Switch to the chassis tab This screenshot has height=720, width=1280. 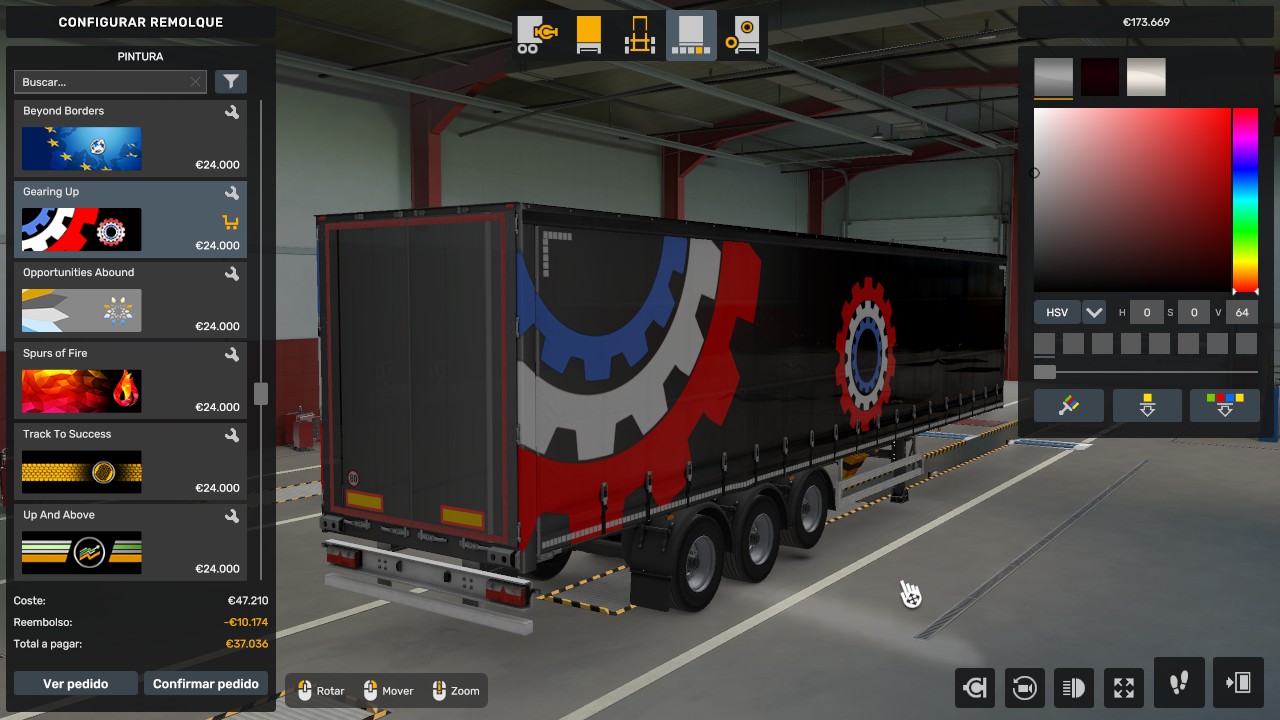tap(640, 35)
